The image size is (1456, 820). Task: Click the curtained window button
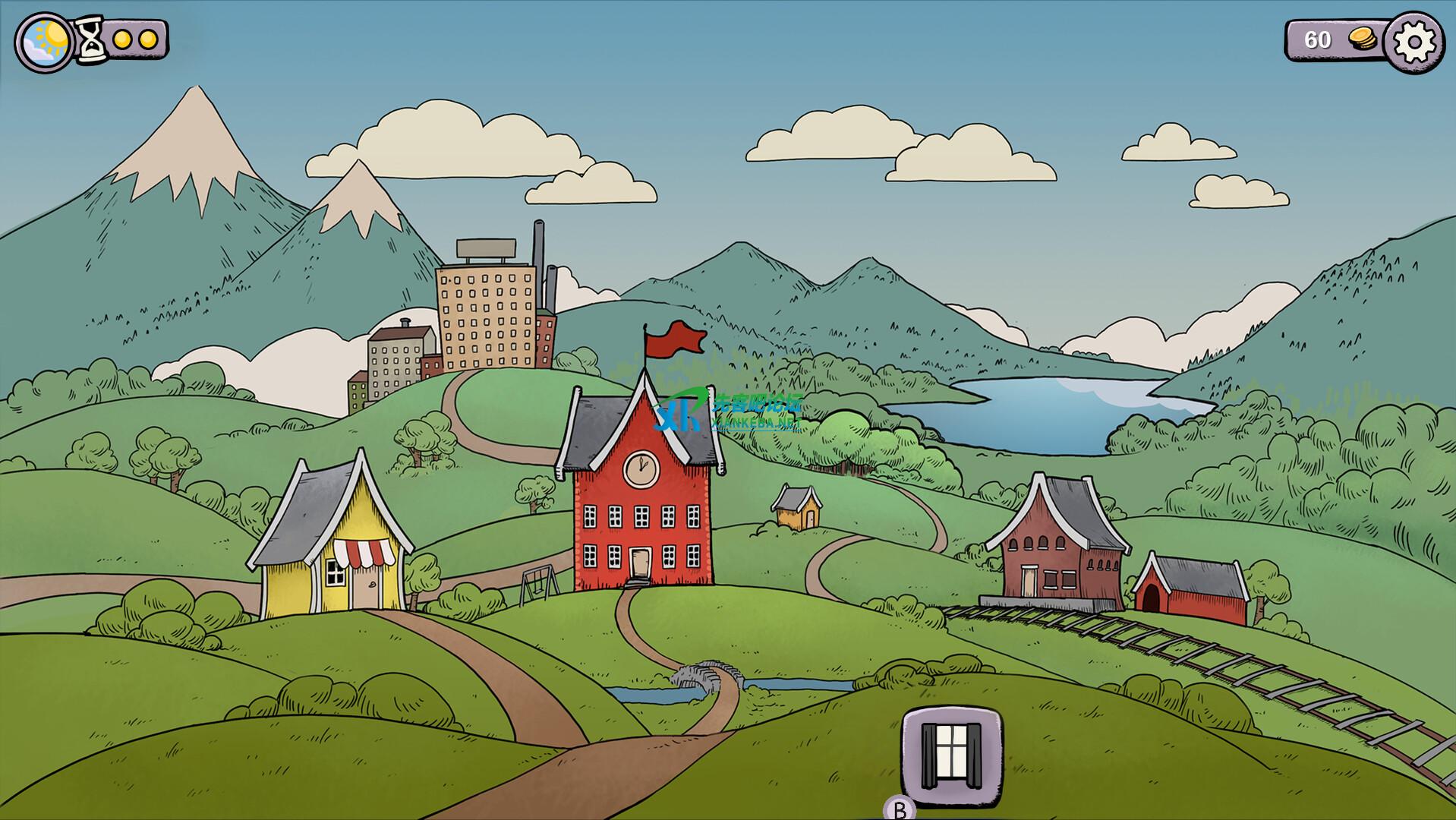point(951,755)
